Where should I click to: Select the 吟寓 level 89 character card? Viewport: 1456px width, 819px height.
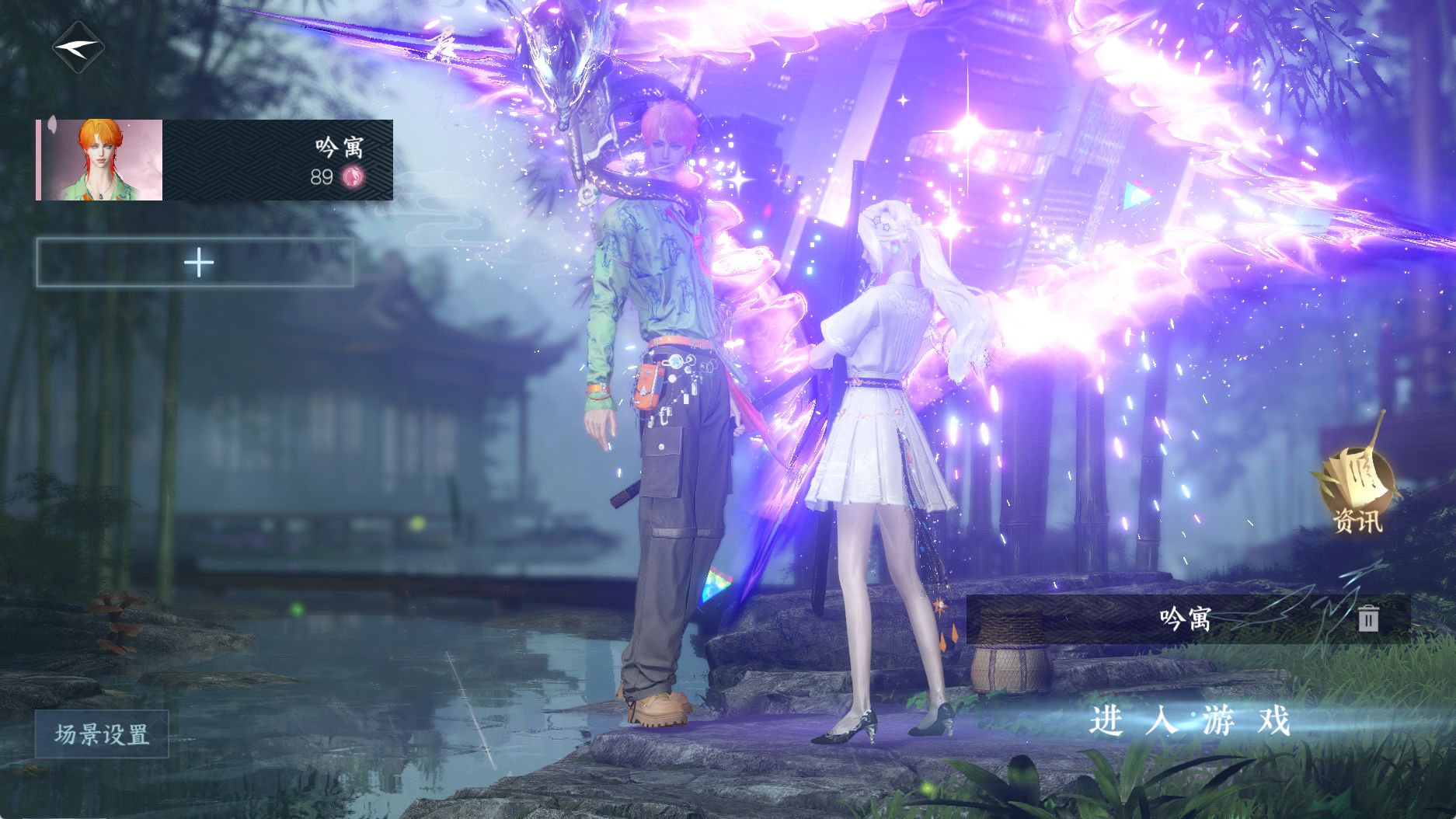215,160
